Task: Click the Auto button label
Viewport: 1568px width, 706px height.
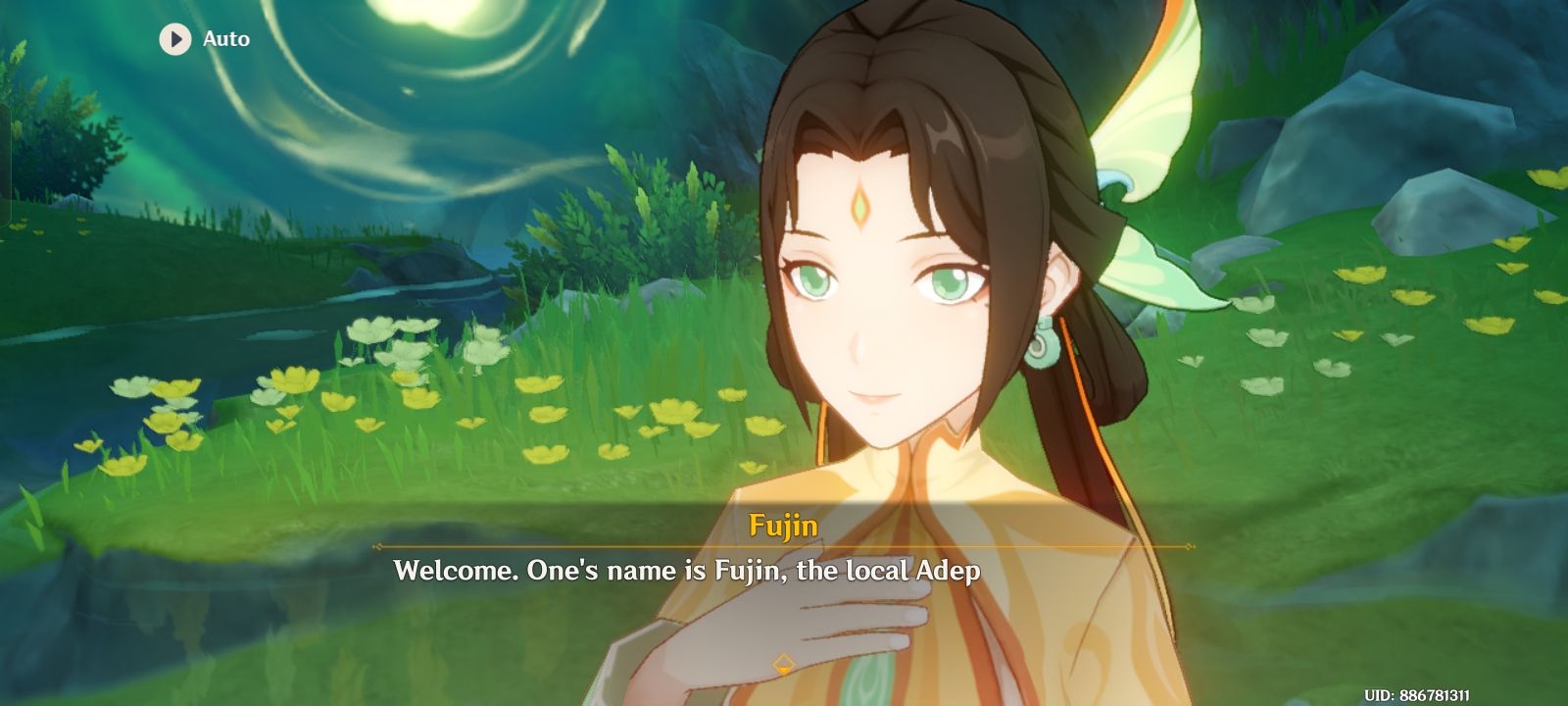Action: click(224, 40)
